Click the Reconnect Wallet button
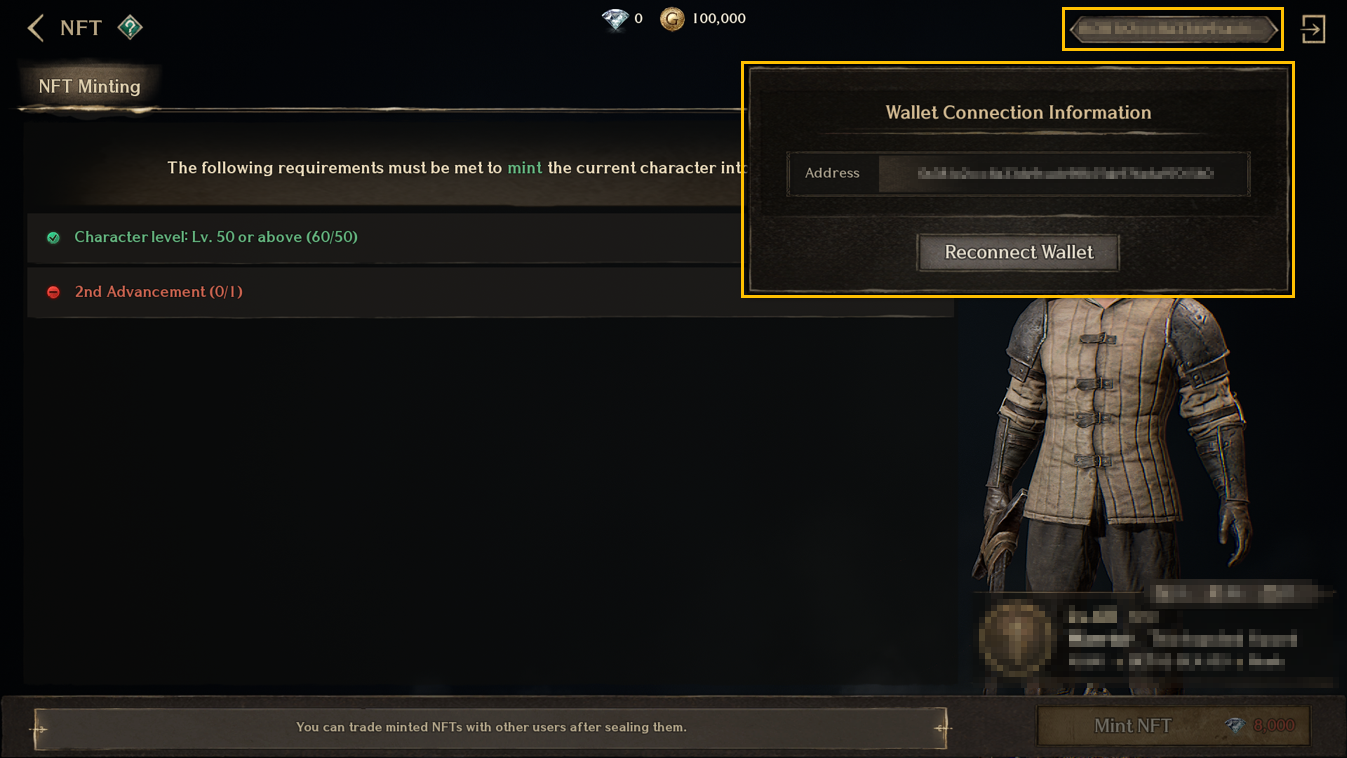Screen dimensions: 1347x758 (1018, 253)
